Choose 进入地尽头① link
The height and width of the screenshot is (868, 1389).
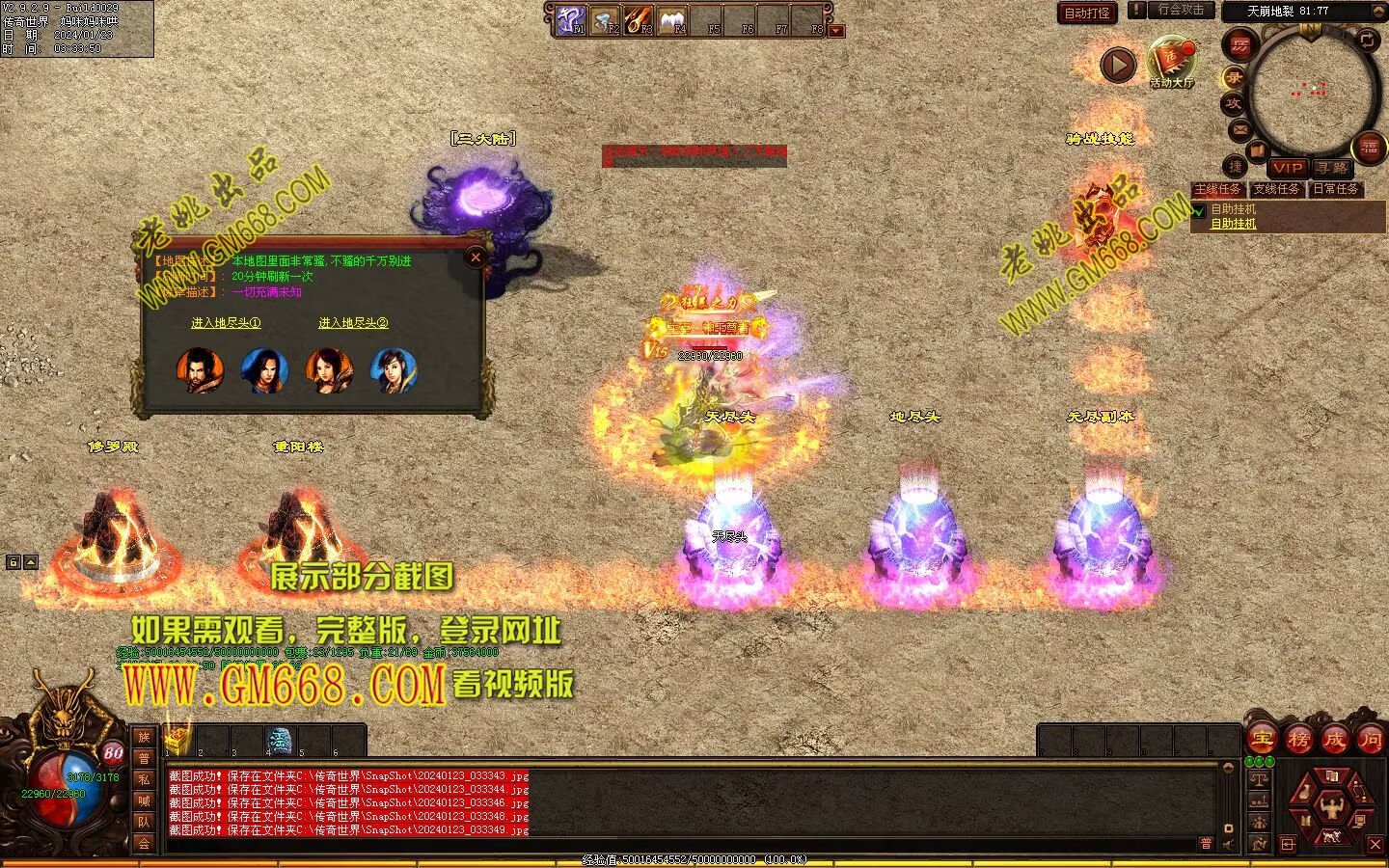pos(226,323)
